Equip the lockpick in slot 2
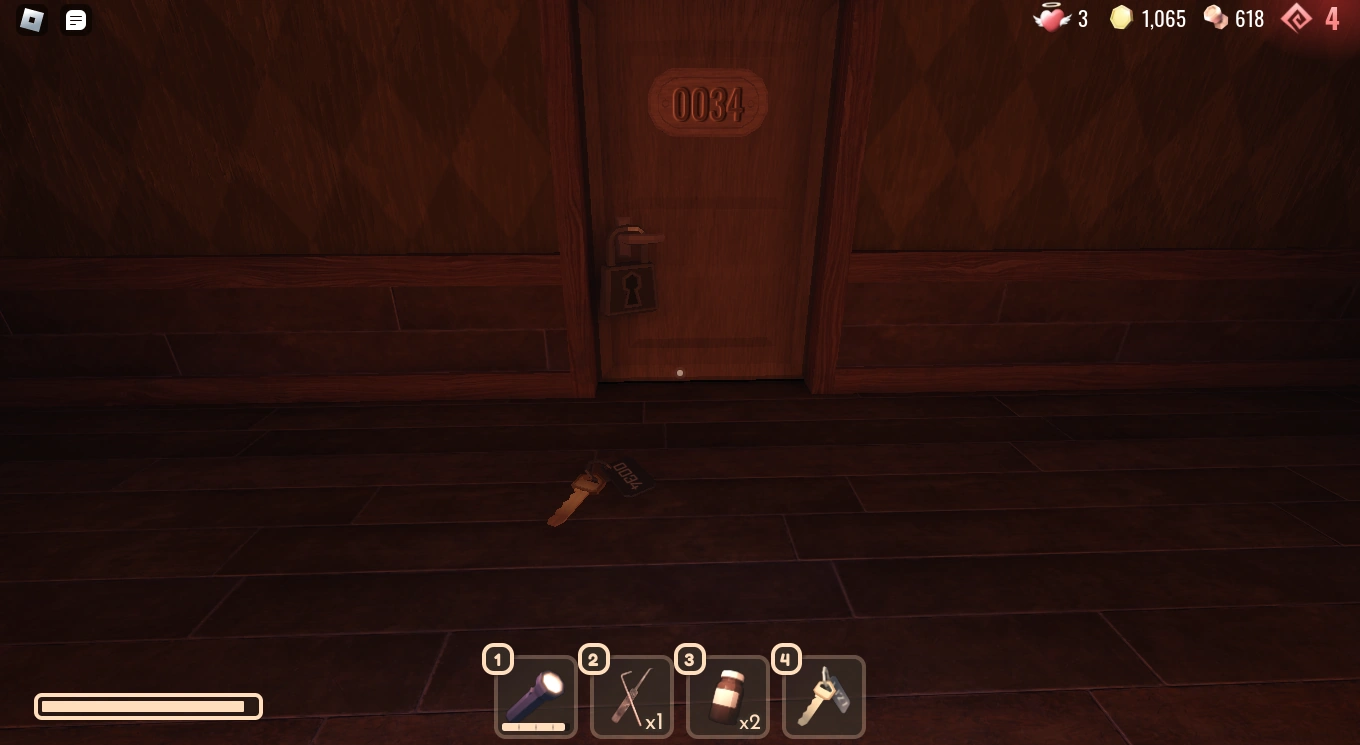The width and height of the screenshot is (1360, 745). (631, 695)
